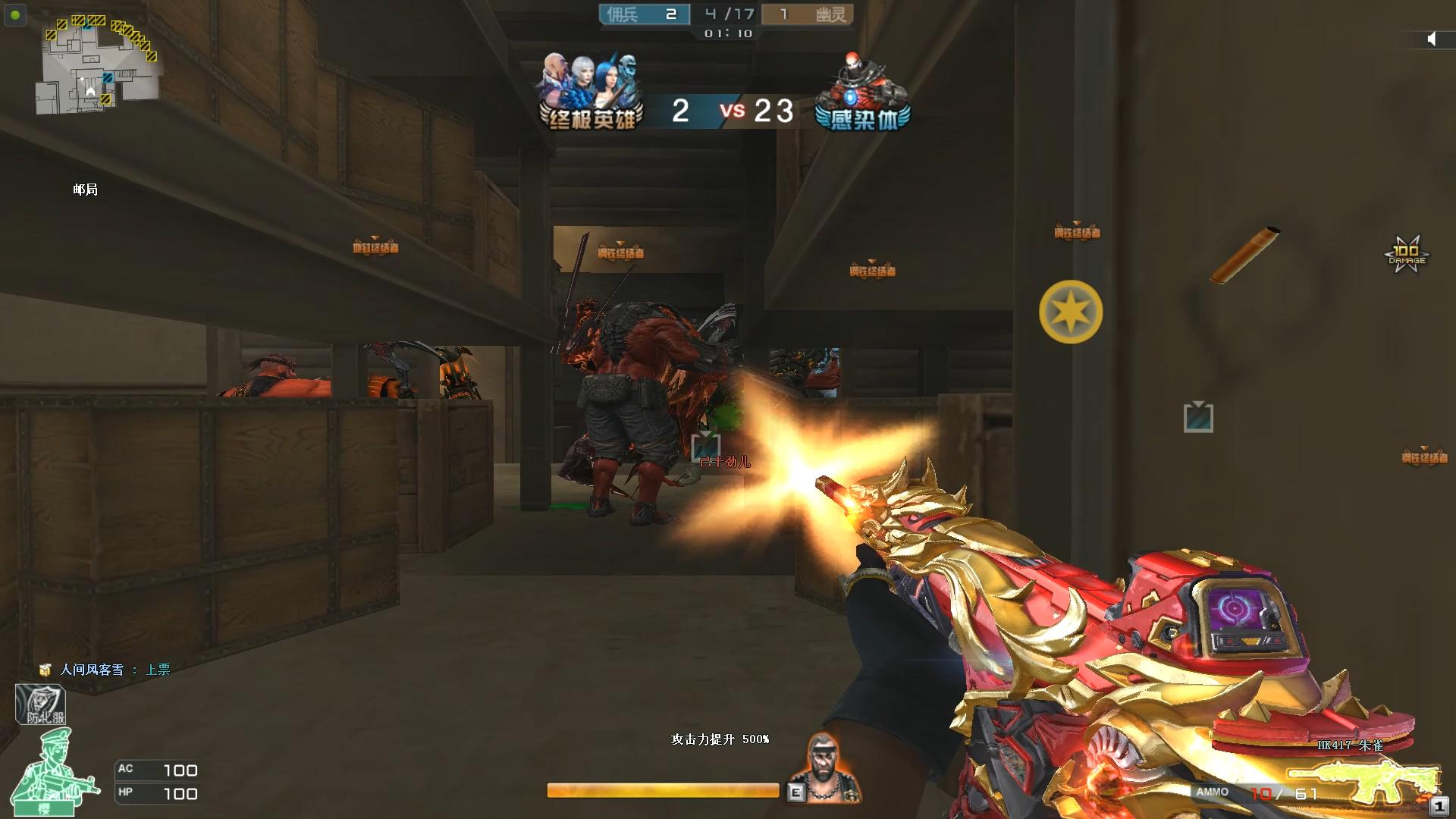Activate the bearded hero skill portrait

point(825,766)
